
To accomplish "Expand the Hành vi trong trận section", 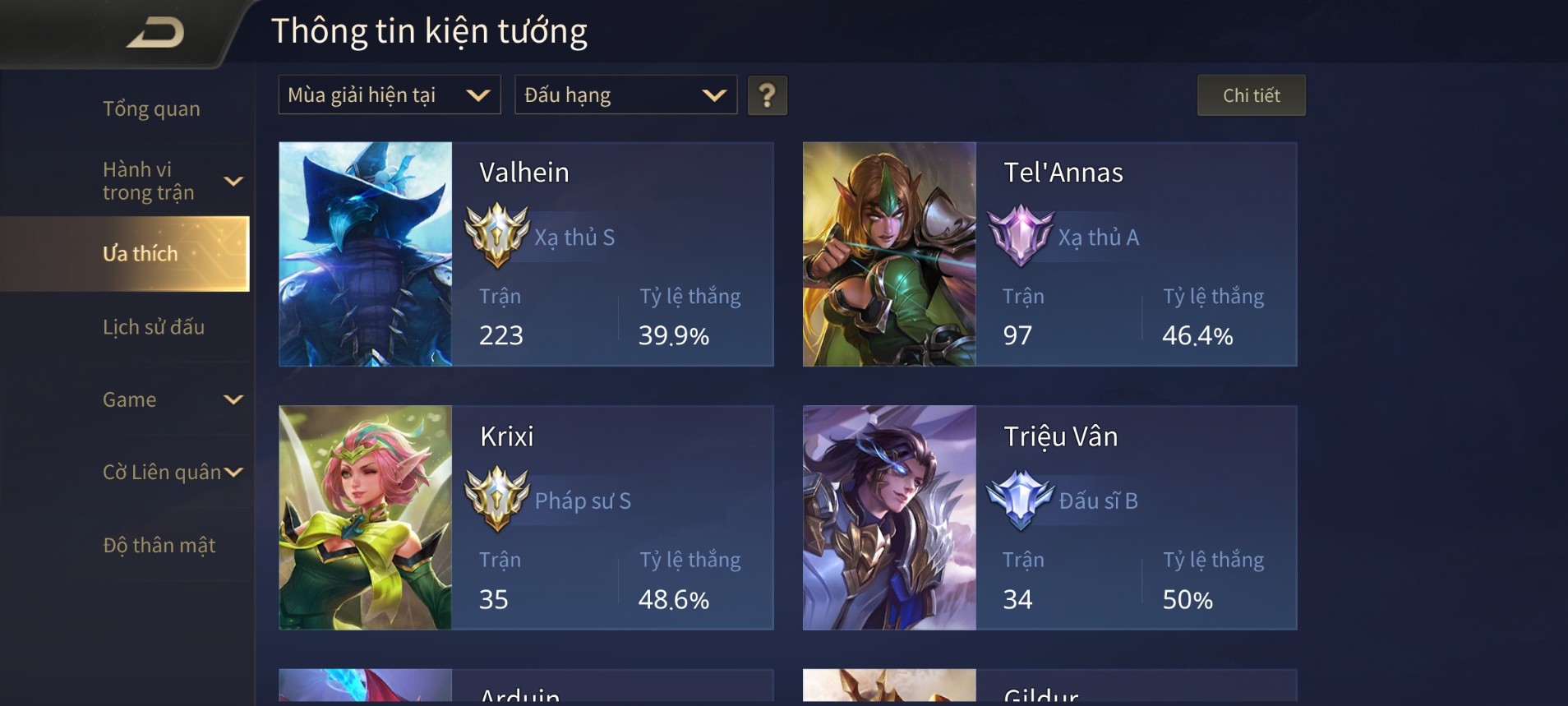I will (171, 181).
